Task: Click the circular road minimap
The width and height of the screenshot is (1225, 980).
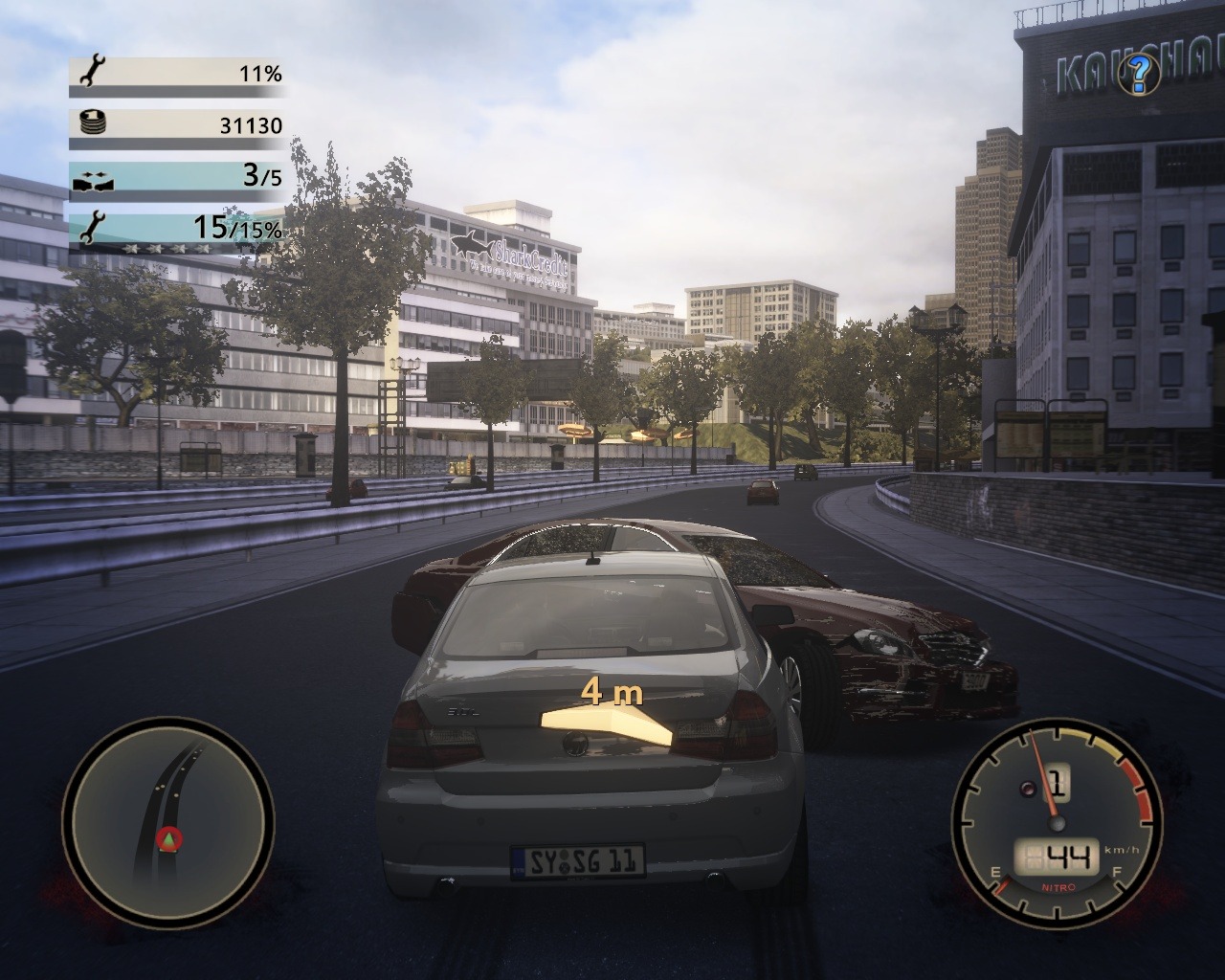Action: click(x=168, y=820)
